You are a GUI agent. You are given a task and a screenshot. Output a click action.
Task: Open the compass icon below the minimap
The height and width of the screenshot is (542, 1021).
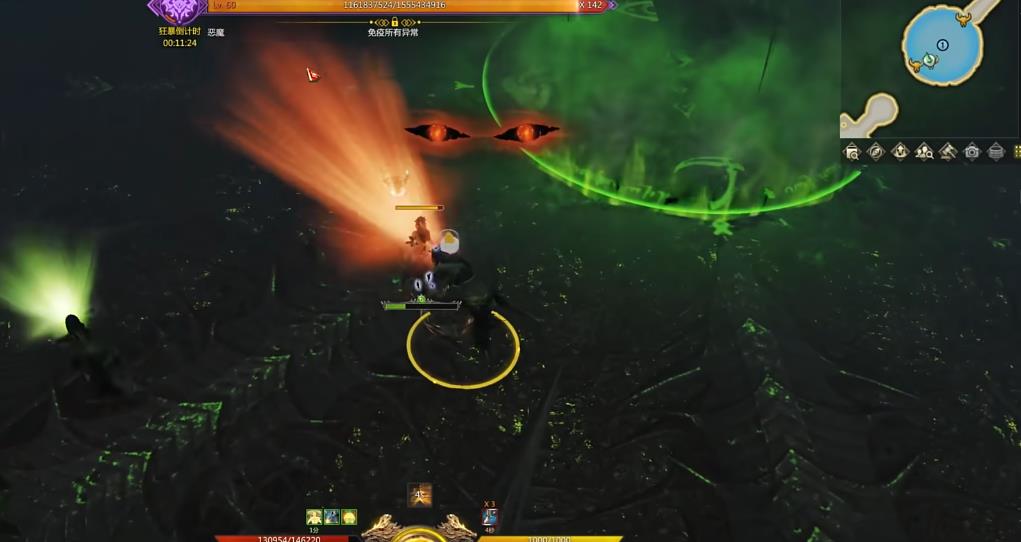[x=876, y=152]
